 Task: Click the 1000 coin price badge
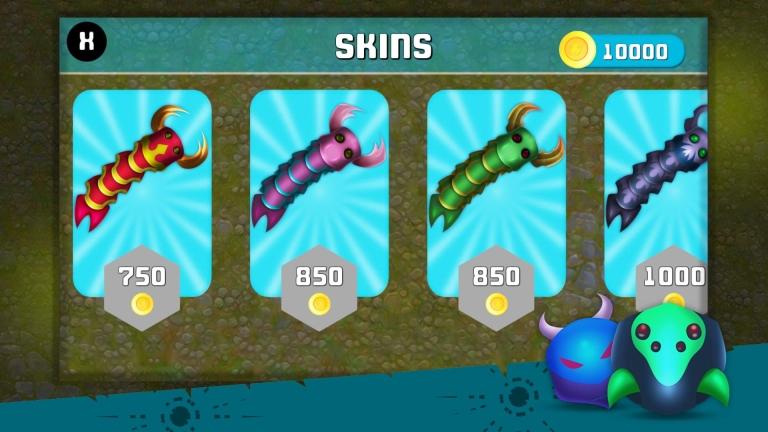(x=674, y=284)
